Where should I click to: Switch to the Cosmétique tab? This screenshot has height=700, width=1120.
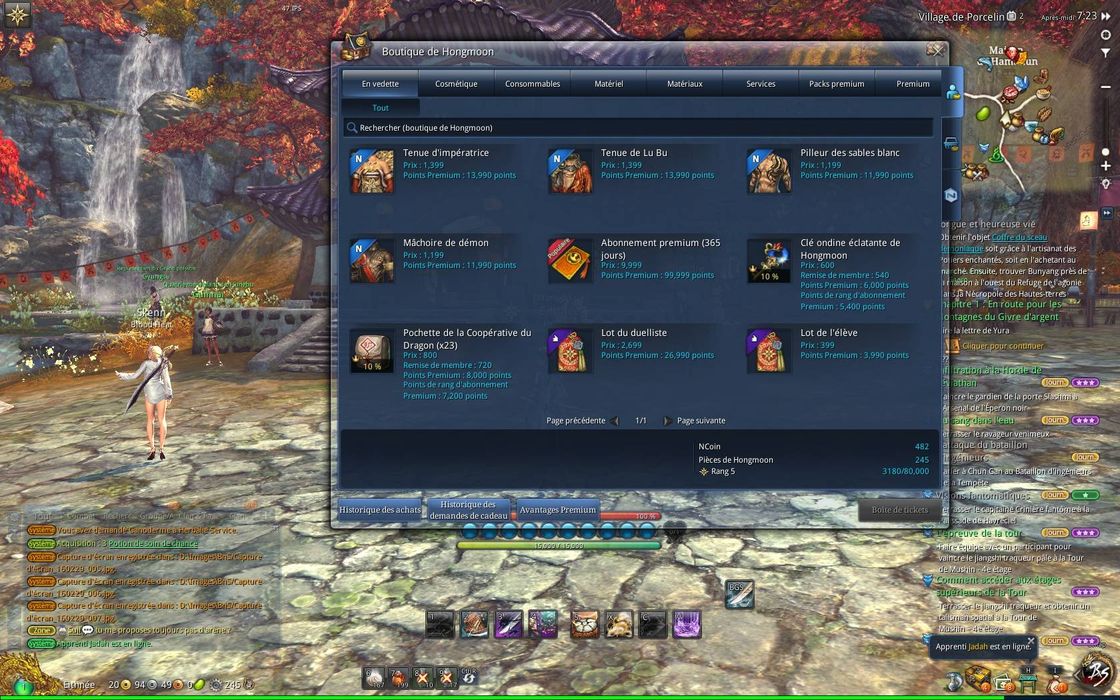(x=456, y=84)
